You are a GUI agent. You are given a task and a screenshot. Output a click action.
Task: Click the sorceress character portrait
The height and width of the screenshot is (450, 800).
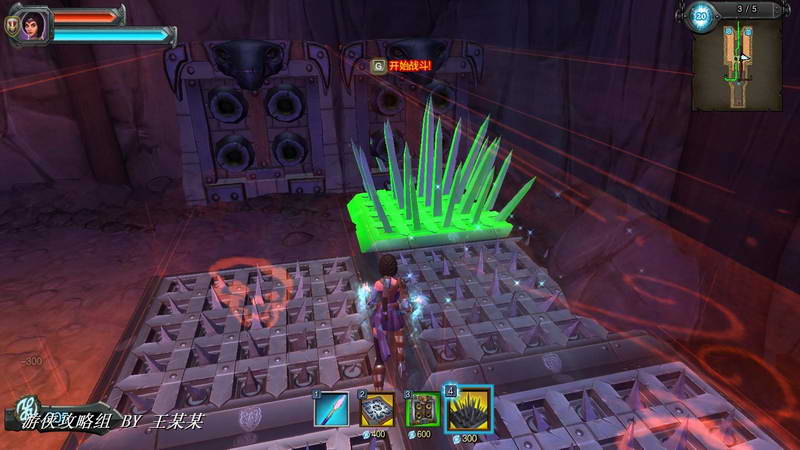coord(33,23)
